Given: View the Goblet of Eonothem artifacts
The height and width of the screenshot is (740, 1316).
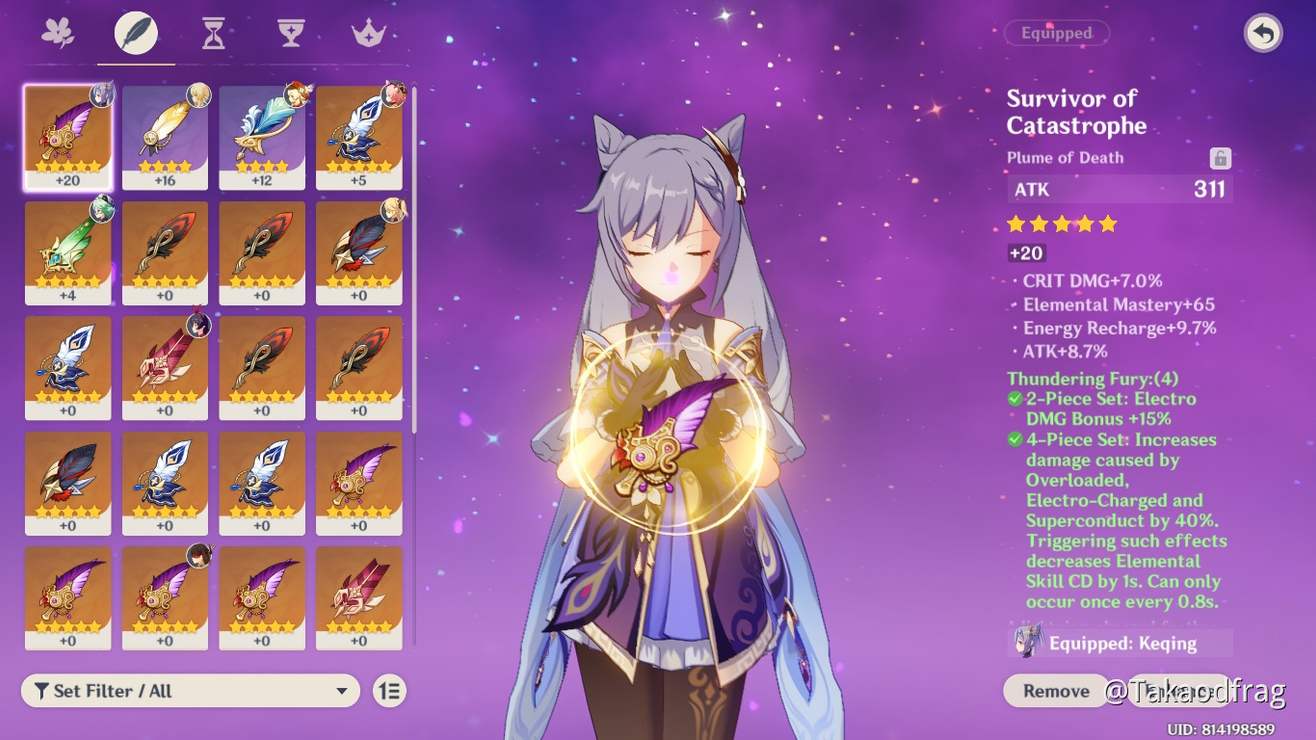Looking at the screenshot, I should (x=290, y=31).
